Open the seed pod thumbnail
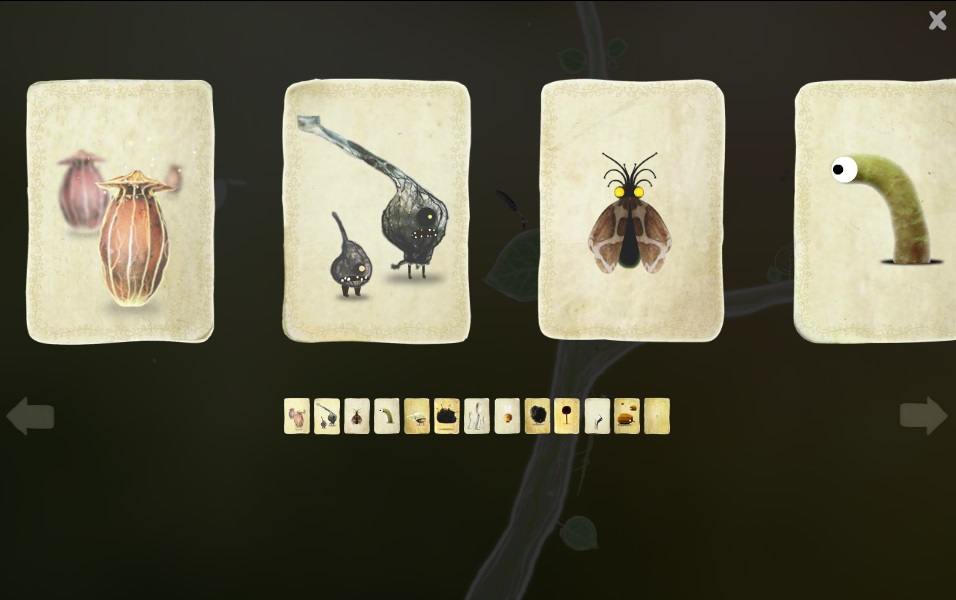The height and width of the screenshot is (600, 956). pyautogui.click(x=297, y=416)
